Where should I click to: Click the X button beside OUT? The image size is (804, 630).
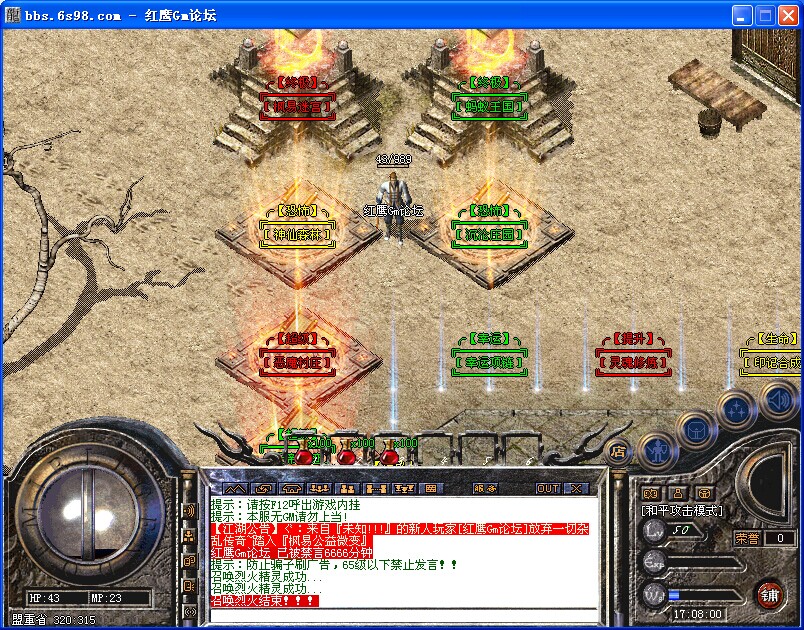point(575,488)
